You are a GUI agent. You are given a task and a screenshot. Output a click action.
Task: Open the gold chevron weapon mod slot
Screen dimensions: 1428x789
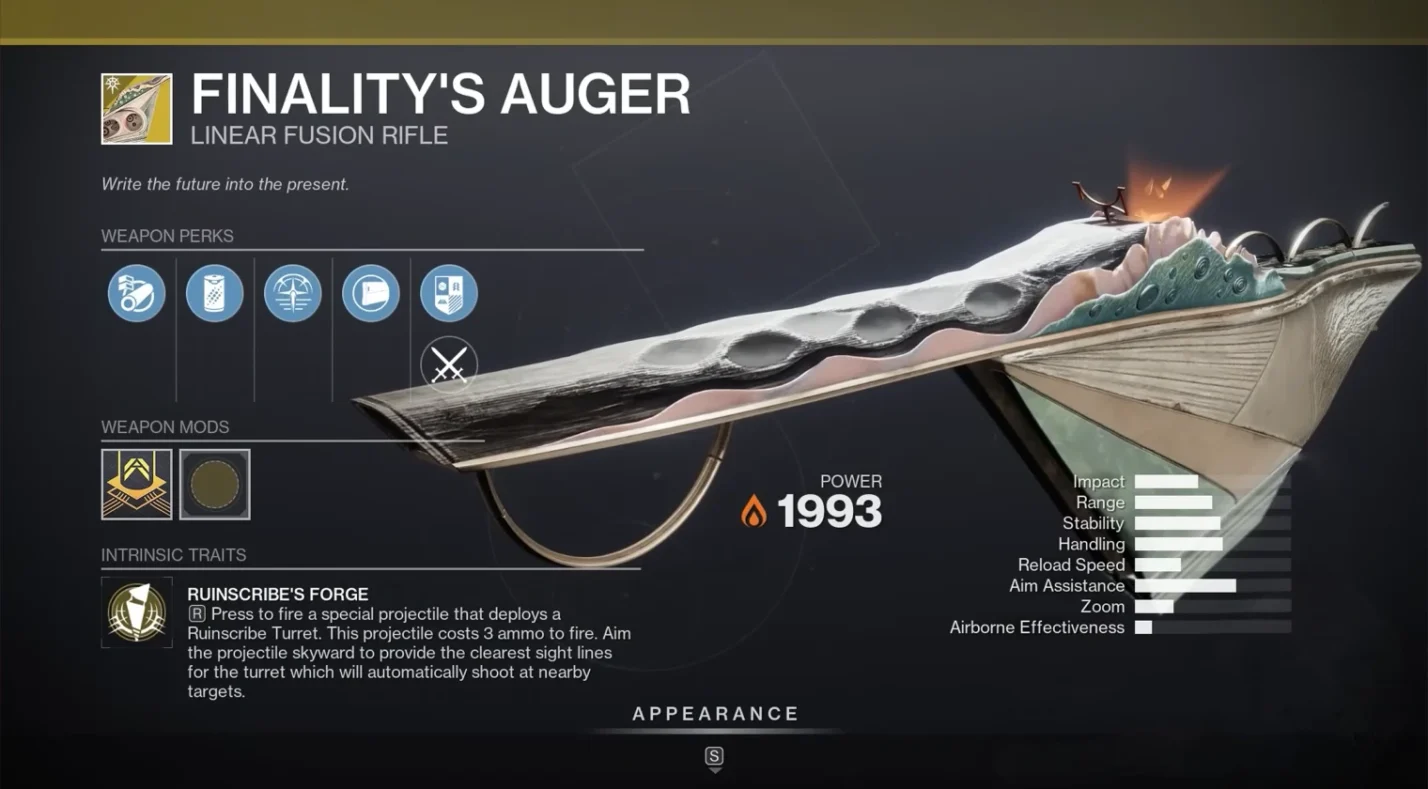tap(136, 484)
